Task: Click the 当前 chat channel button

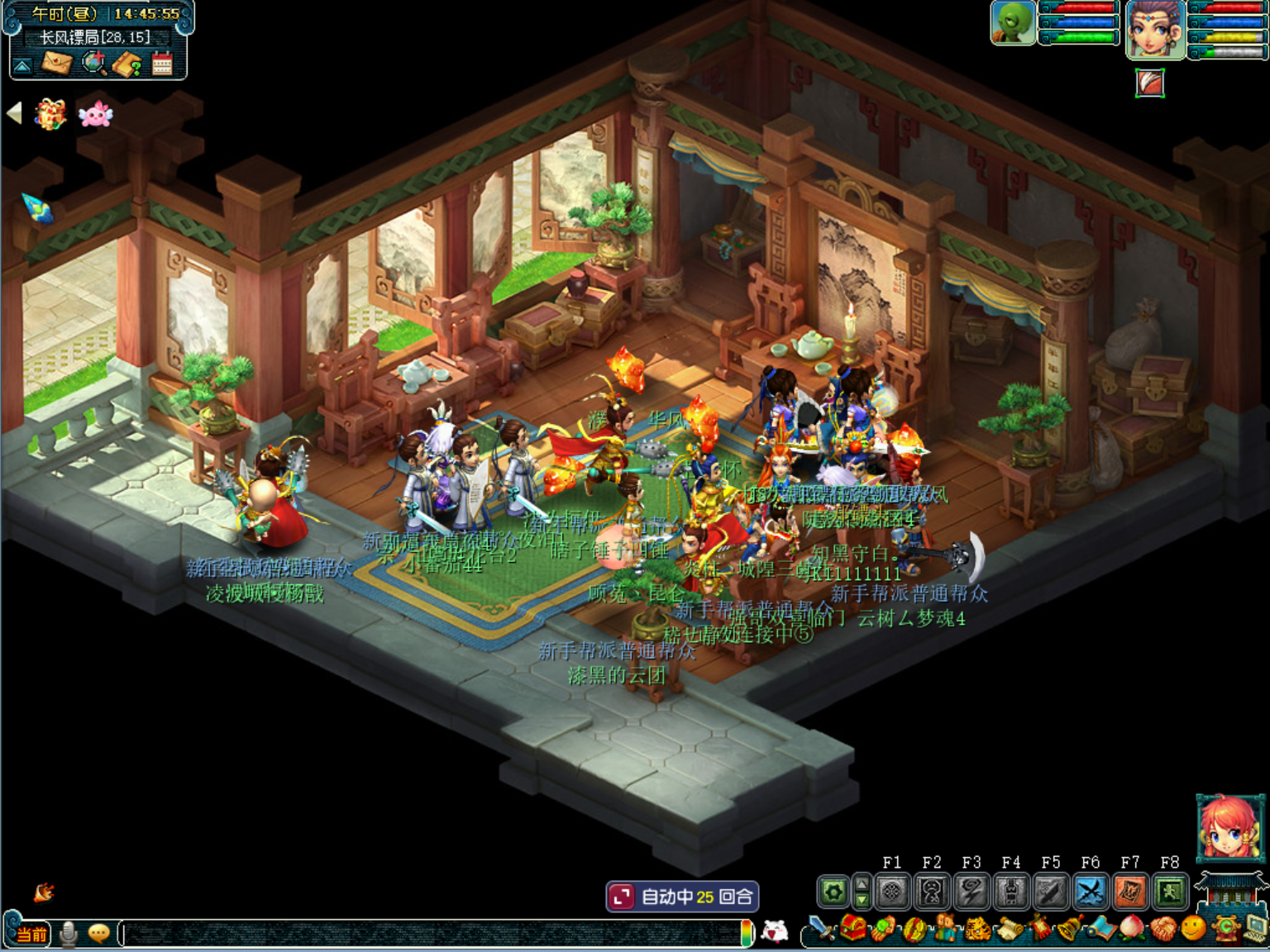Action: (31, 934)
